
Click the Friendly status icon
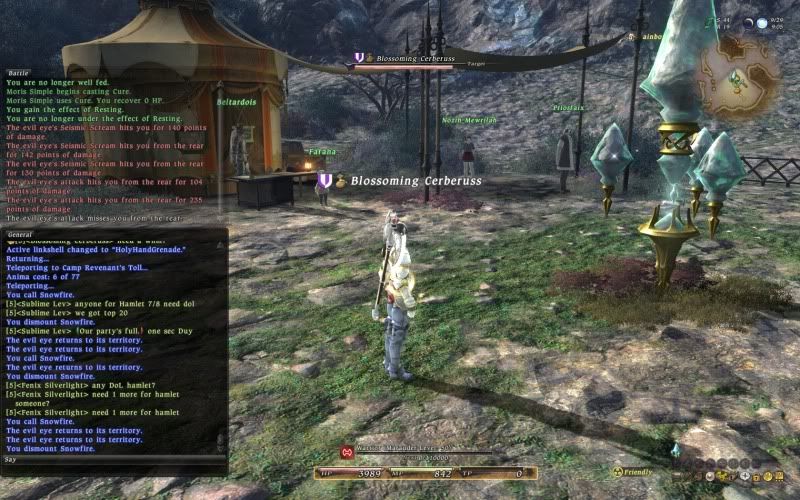(x=617, y=472)
